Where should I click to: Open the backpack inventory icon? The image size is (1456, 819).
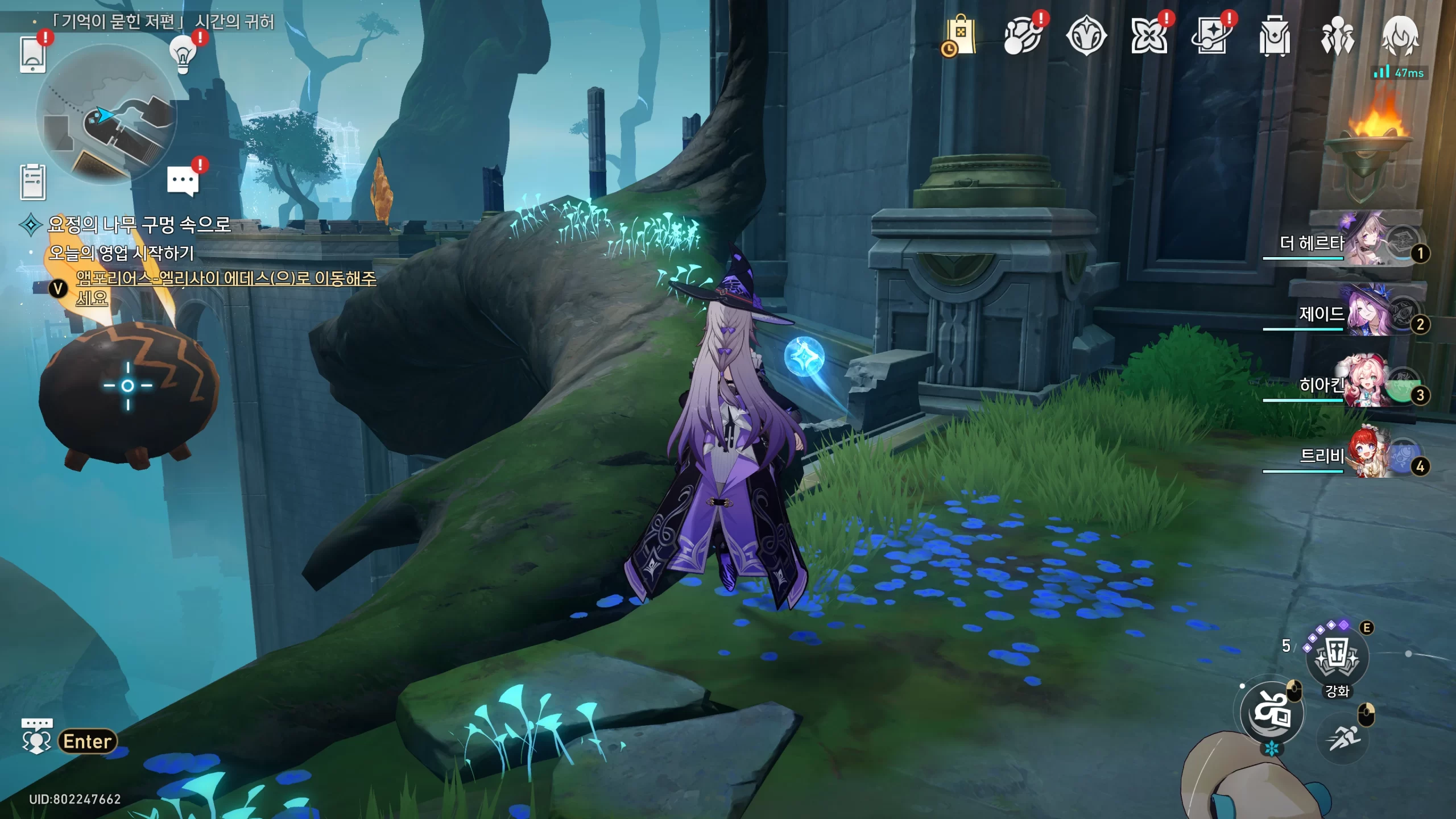(1274, 36)
